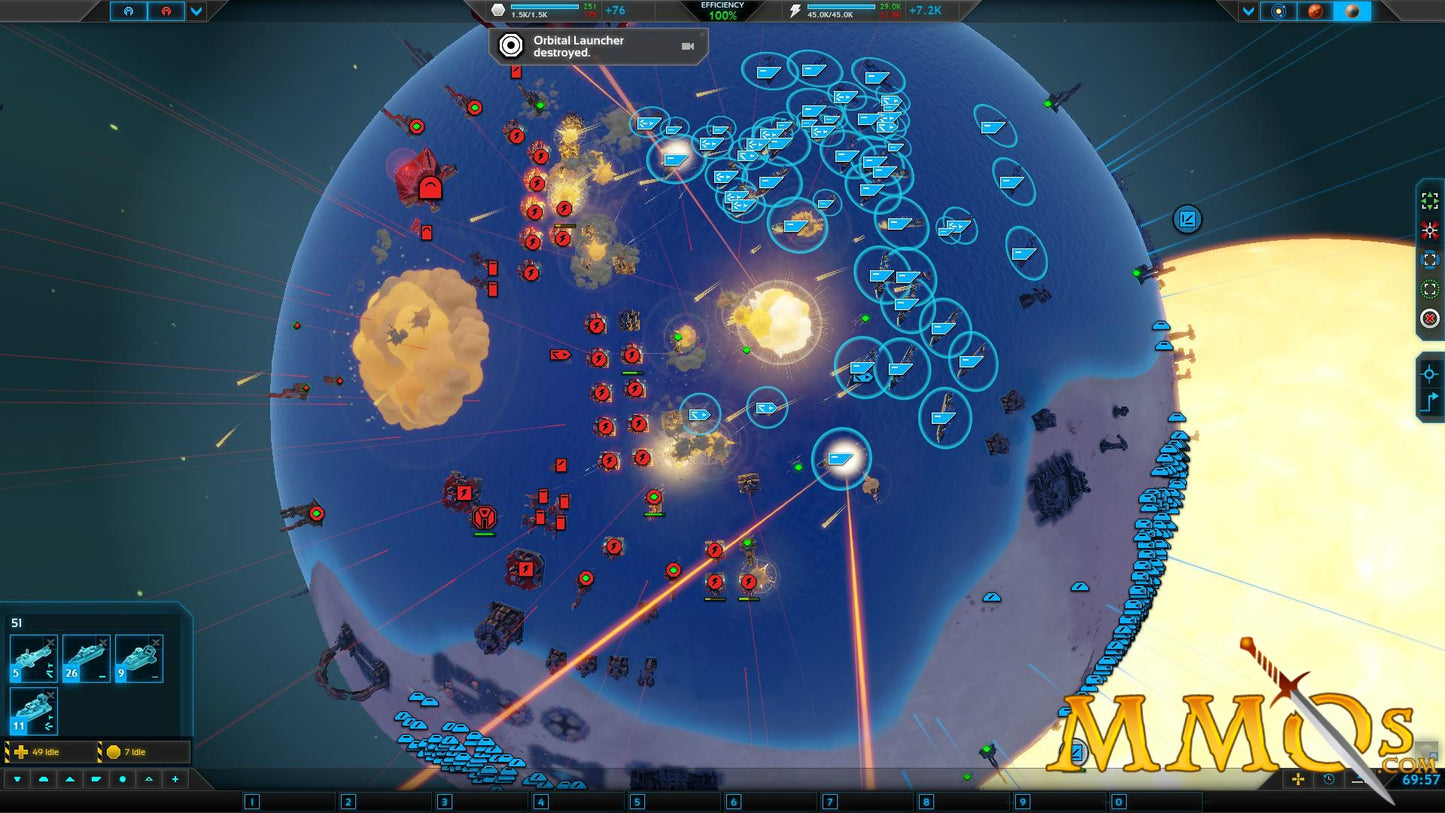Activate the crosshair target command
The width and height of the screenshot is (1445, 813).
point(1430,373)
